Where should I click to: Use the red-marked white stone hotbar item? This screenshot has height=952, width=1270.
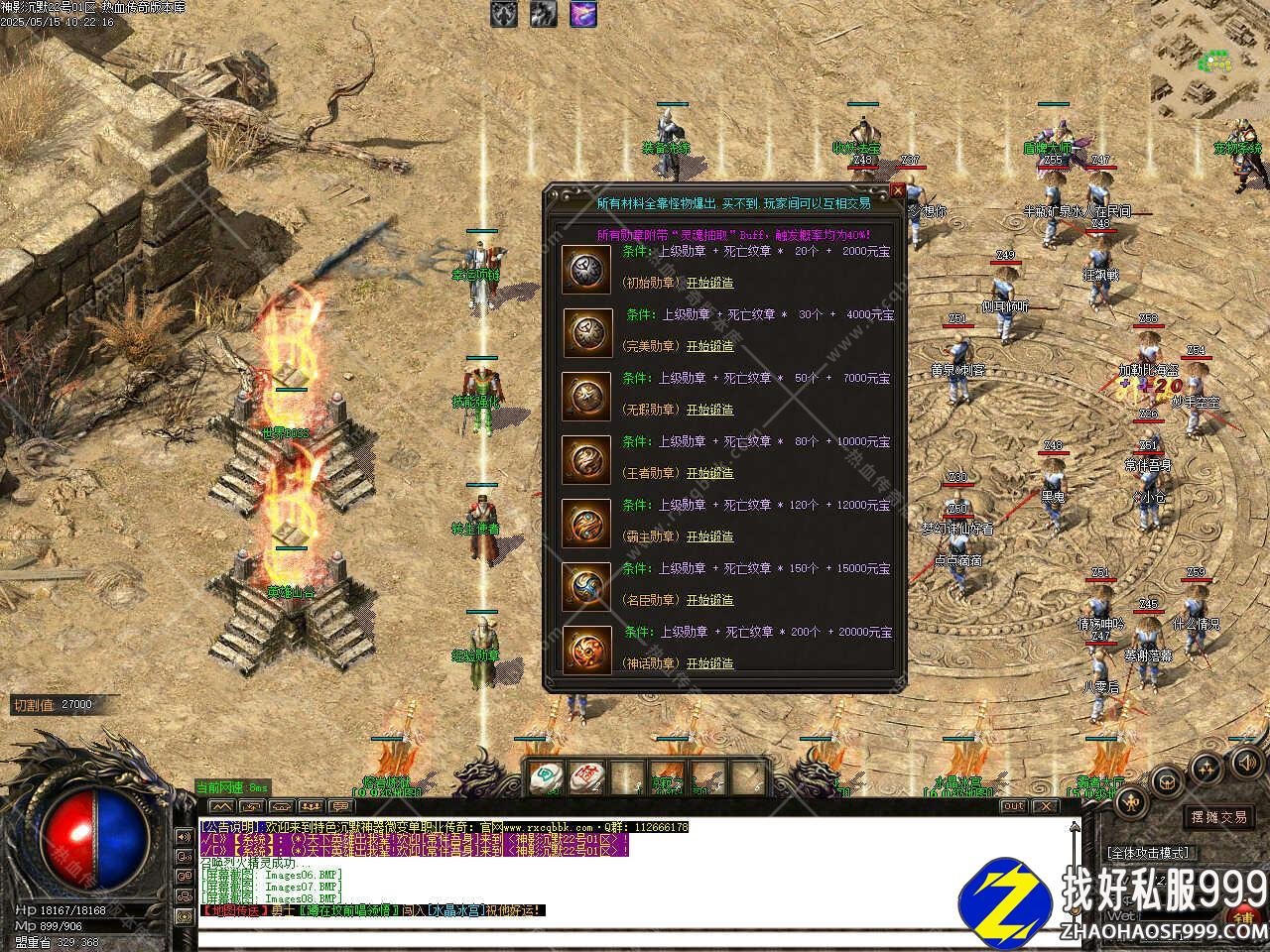[x=586, y=777]
